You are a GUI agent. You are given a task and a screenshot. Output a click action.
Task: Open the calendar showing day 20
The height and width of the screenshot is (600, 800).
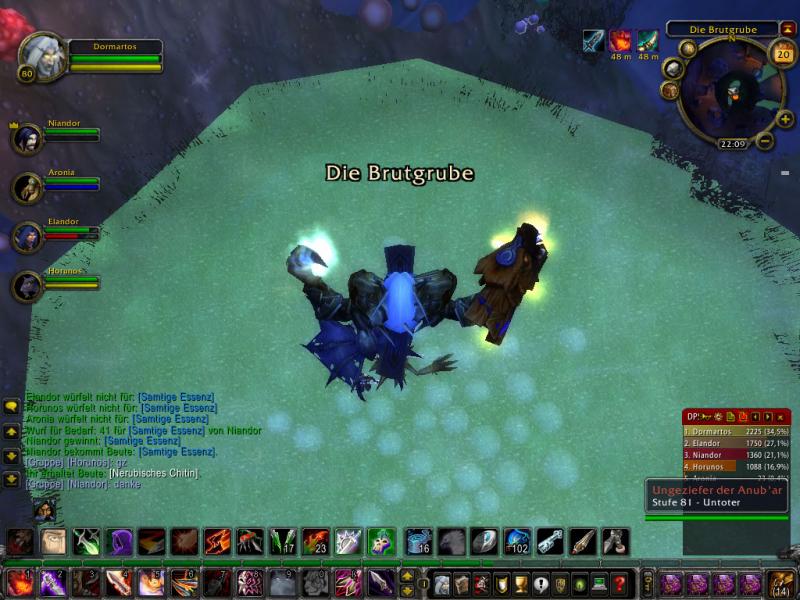coord(783,53)
